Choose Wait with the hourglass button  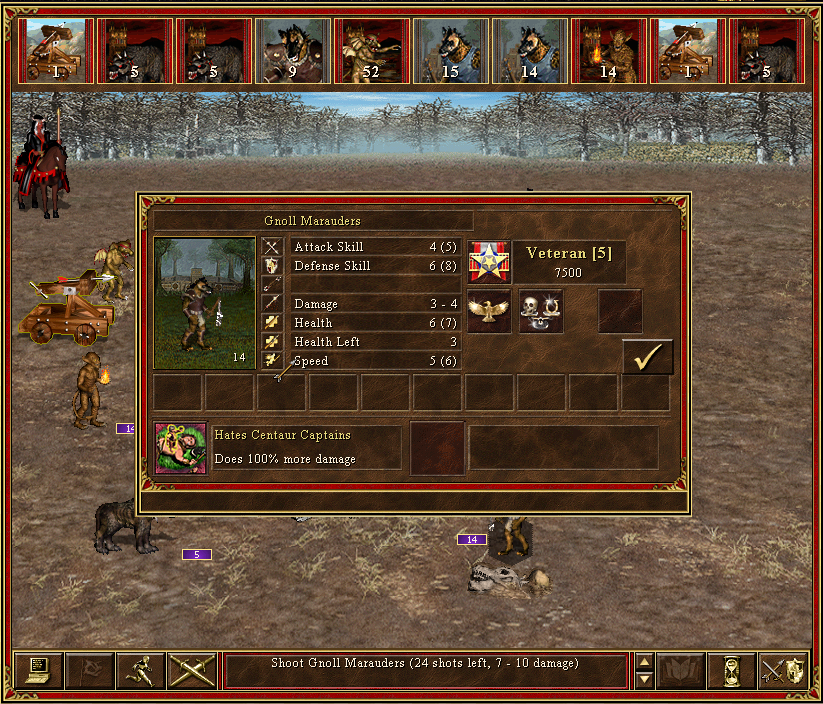point(731,670)
